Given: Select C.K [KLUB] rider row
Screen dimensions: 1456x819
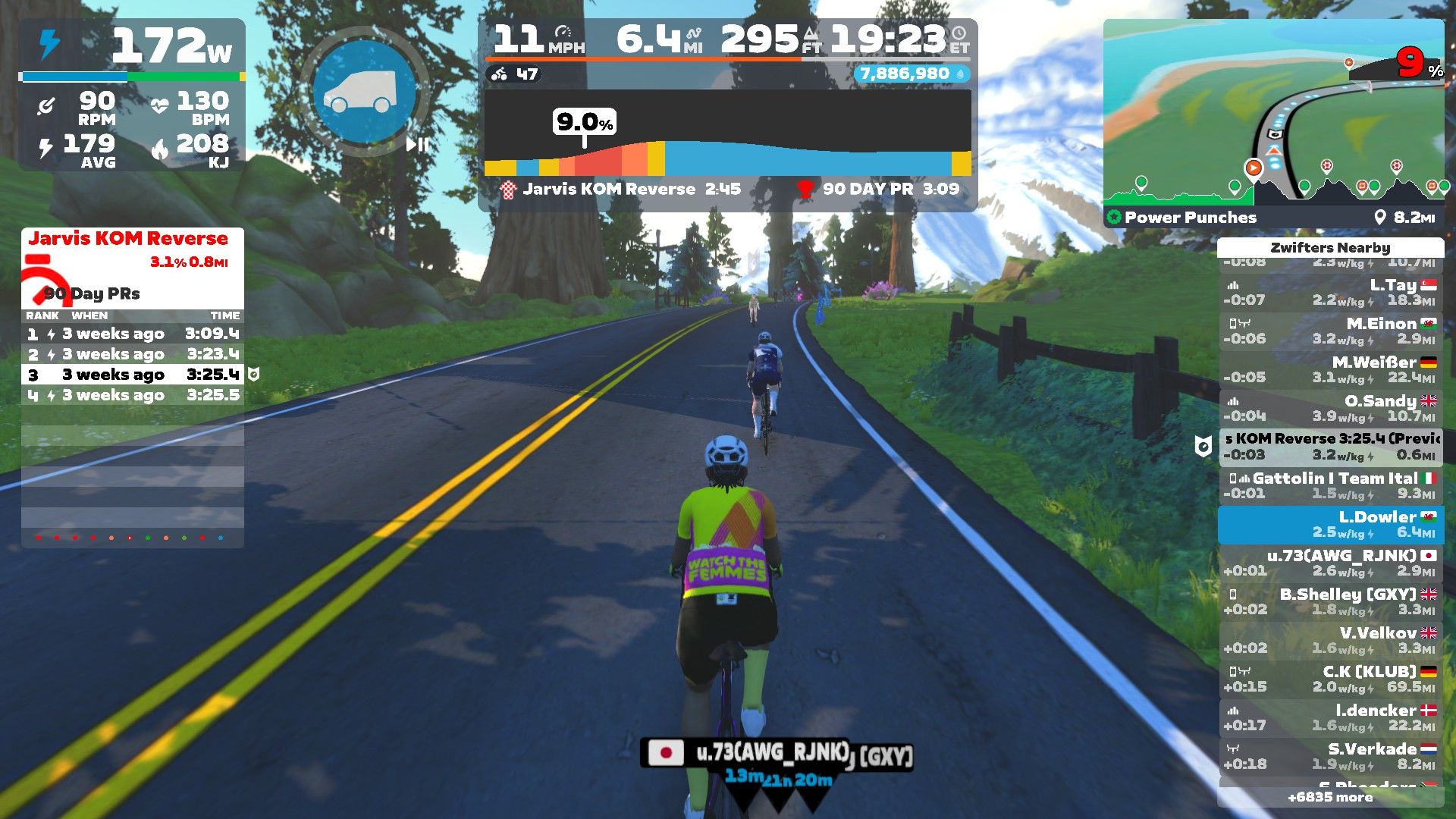Looking at the screenshot, I should [1331, 679].
